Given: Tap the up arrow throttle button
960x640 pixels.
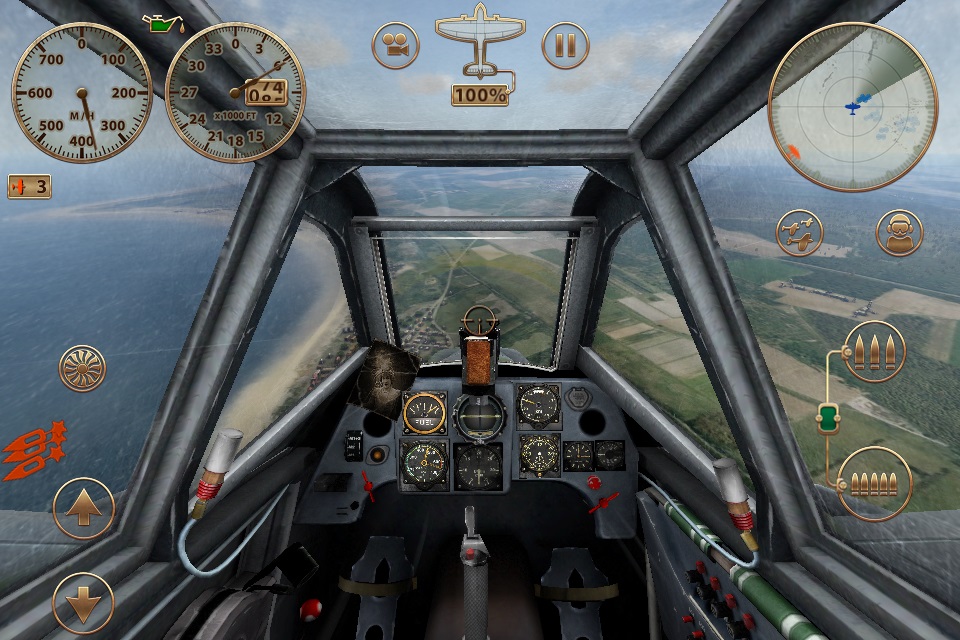Looking at the screenshot, I should coord(83,508).
